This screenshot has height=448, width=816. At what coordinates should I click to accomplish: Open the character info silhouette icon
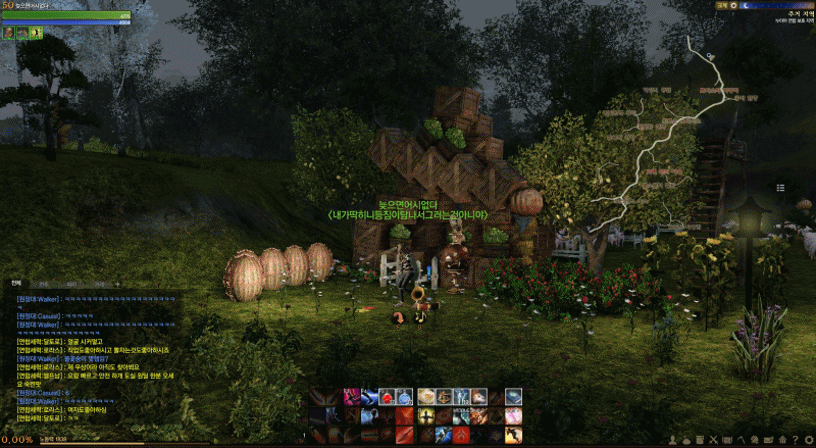[672, 439]
